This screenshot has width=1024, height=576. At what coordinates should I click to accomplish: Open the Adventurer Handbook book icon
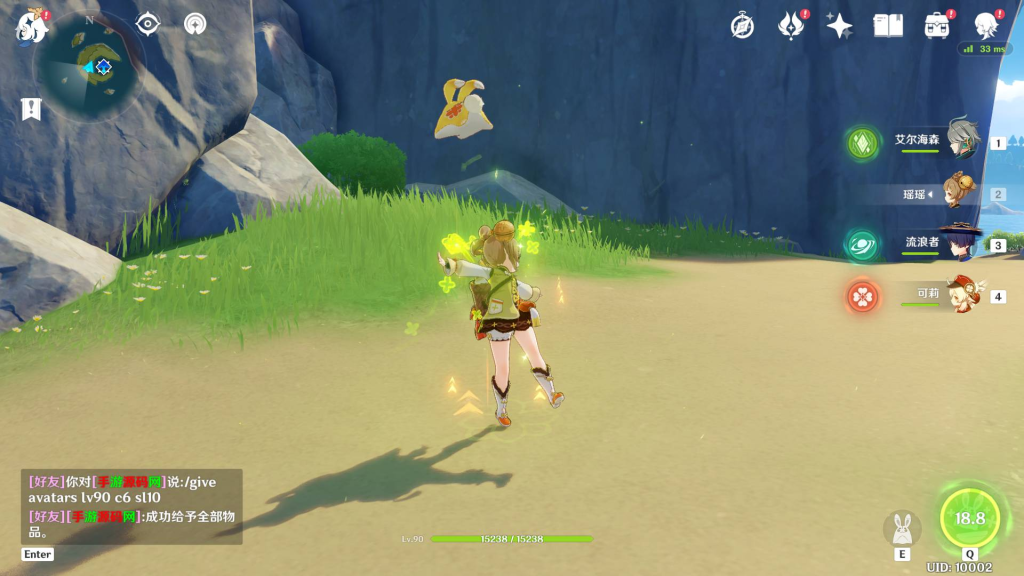(888, 26)
